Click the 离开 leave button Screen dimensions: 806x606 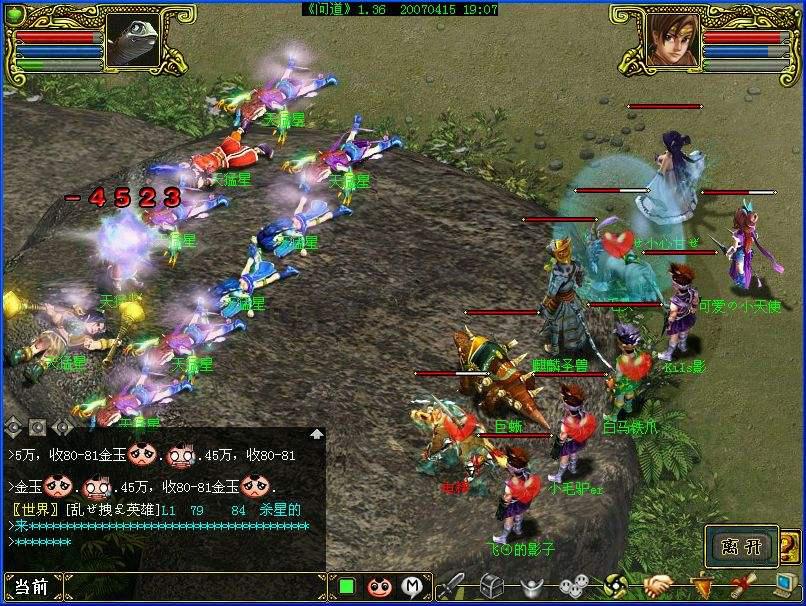click(741, 546)
